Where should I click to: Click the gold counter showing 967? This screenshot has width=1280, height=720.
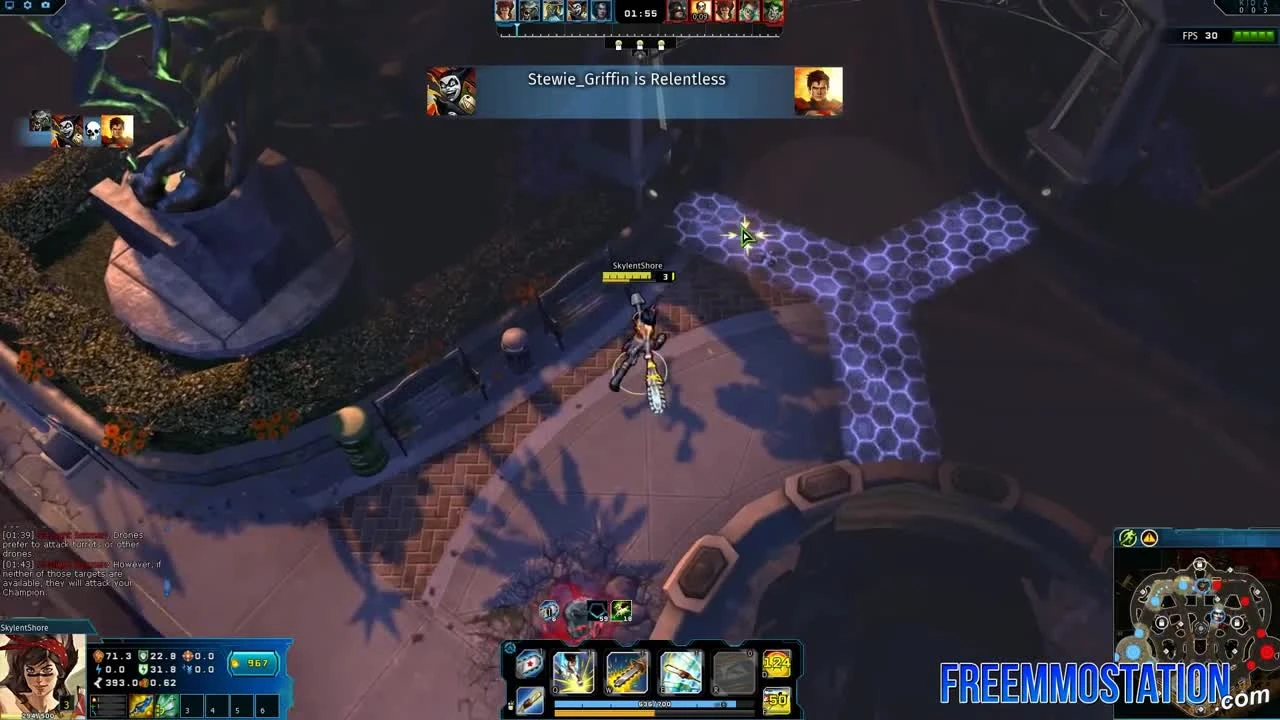point(255,664)
